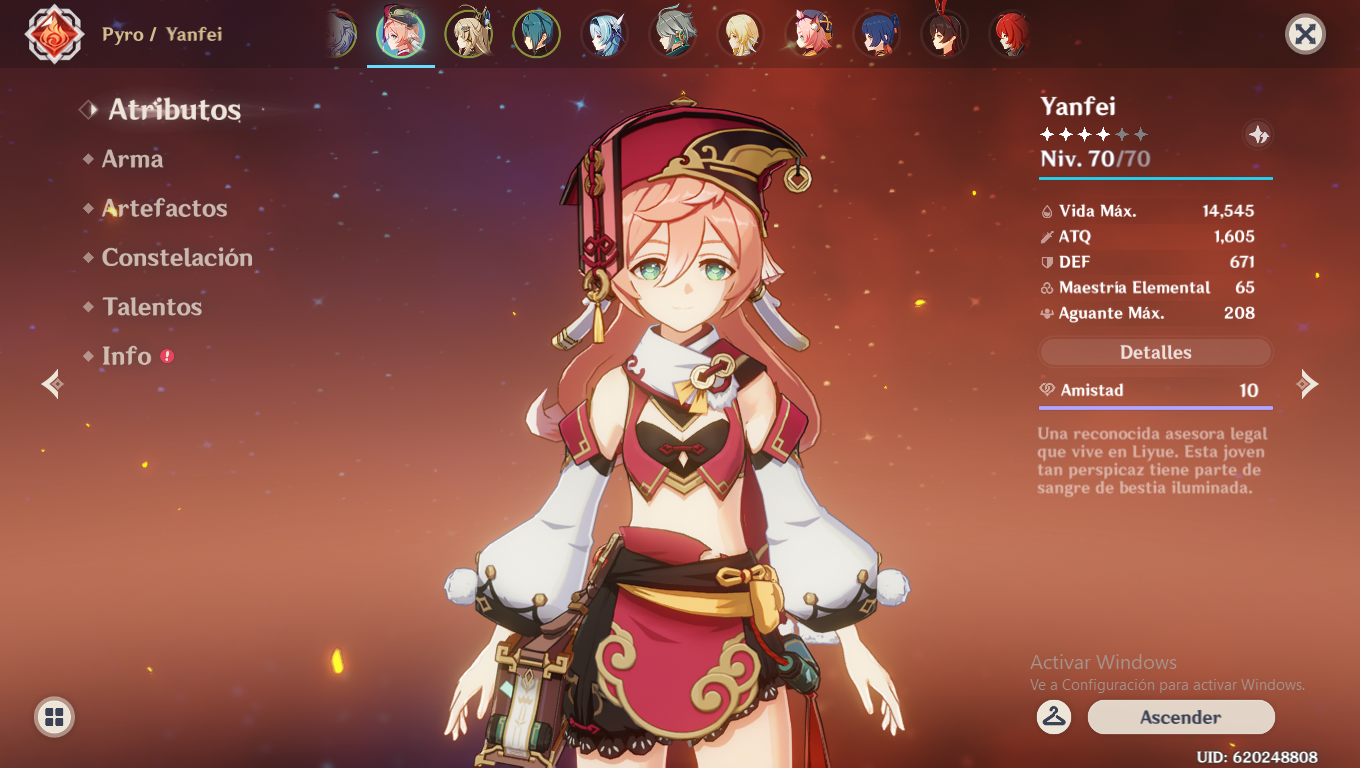Select the rightmost character avatar in the top bar
This screenshot has height=768, width=1360.
coord(1012,34)
